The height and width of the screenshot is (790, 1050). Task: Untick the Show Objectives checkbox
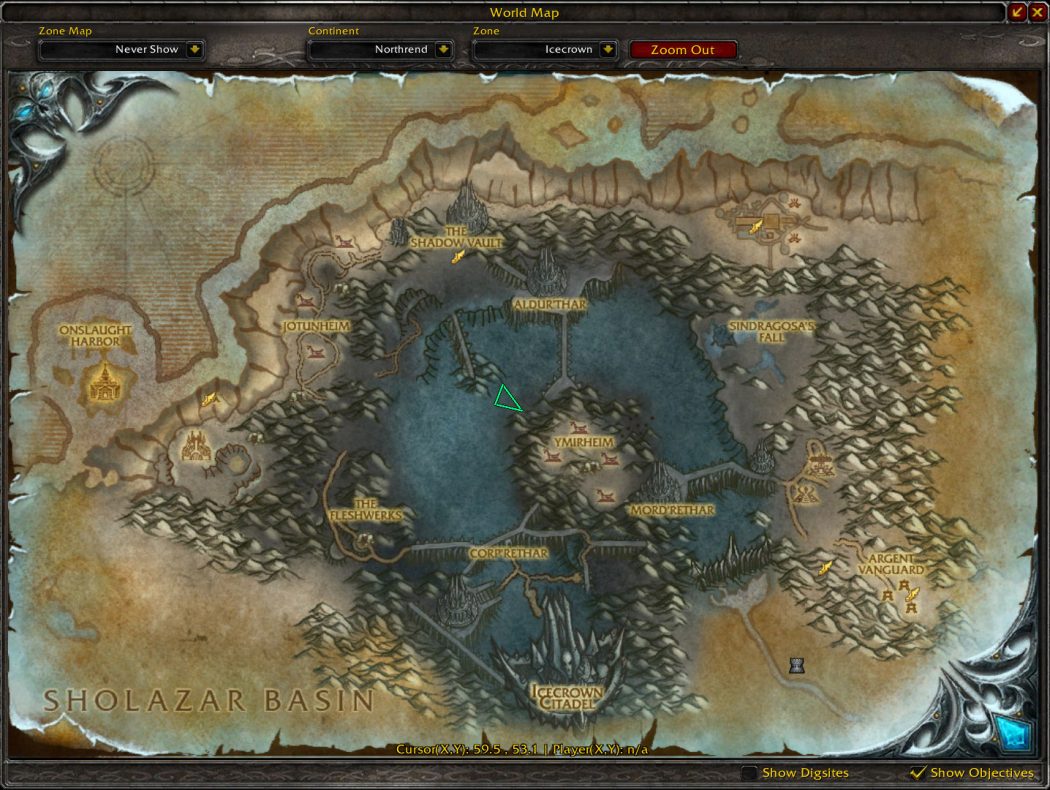click(x=917, y=773)
